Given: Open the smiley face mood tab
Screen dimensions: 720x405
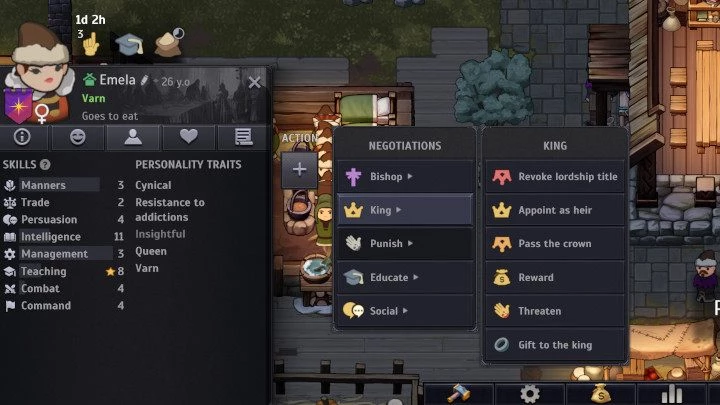Looking at the screenshot, I should click(75, 137).
